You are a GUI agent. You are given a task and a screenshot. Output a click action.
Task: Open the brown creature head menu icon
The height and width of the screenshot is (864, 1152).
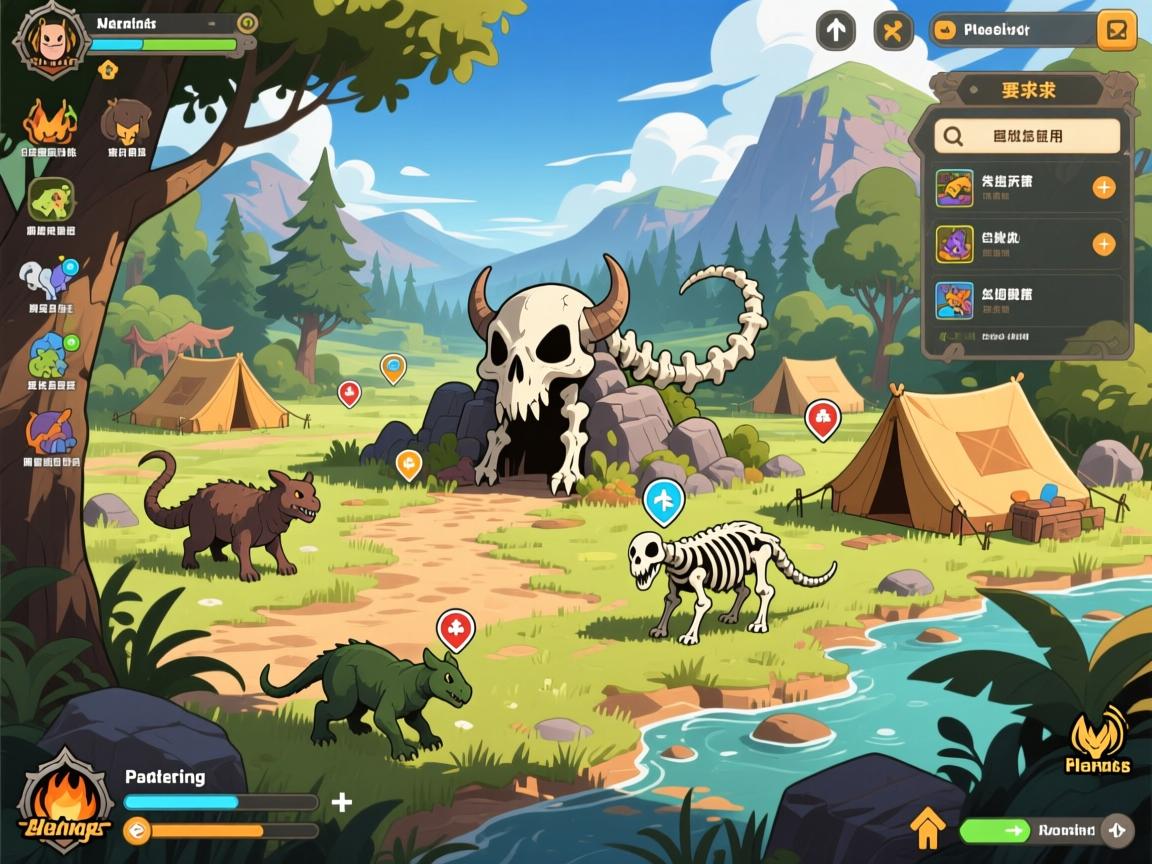(126, 122)
